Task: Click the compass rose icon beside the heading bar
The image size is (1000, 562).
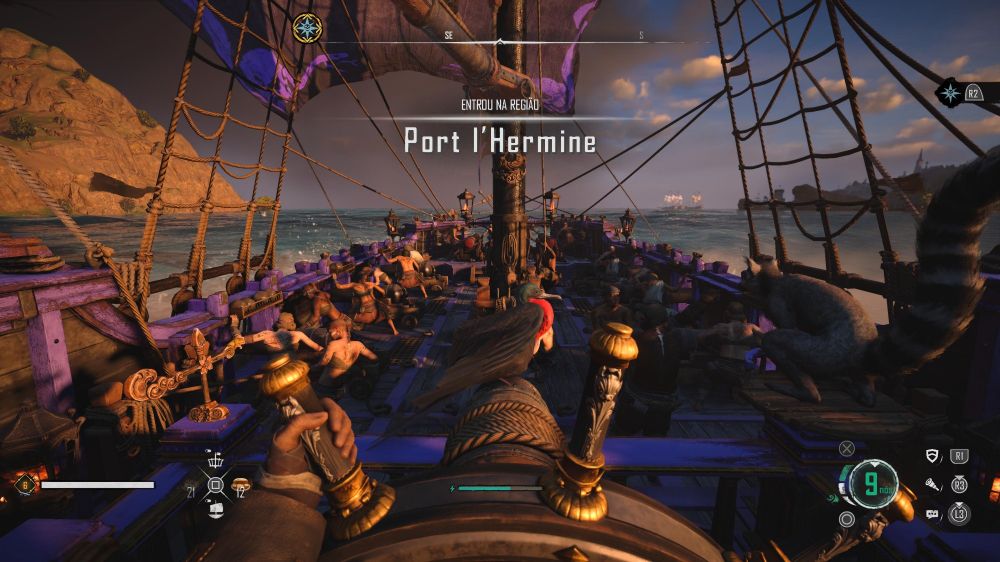Action: 307,27
